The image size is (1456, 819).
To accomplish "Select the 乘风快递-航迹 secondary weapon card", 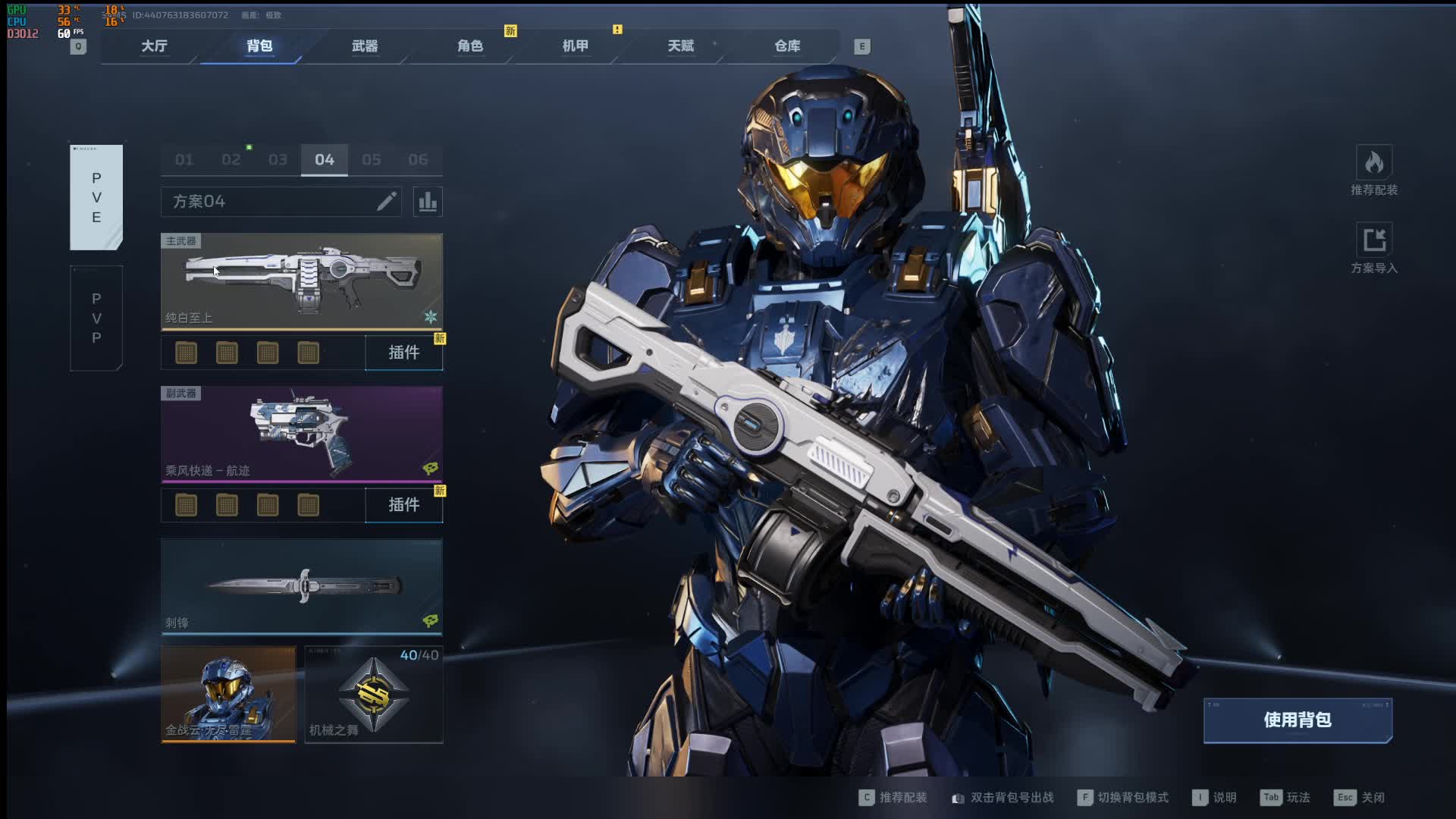I will pyautogui.click(x=302, y=434).
